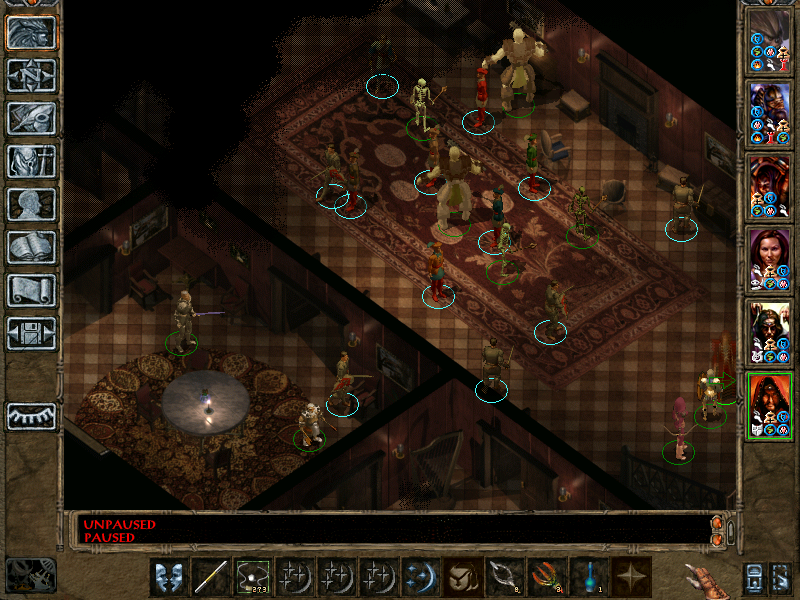Click the pause clock in bottom-left corner
Screen dimensions: 800x600
pyautogui.click(x=30, y=575)
